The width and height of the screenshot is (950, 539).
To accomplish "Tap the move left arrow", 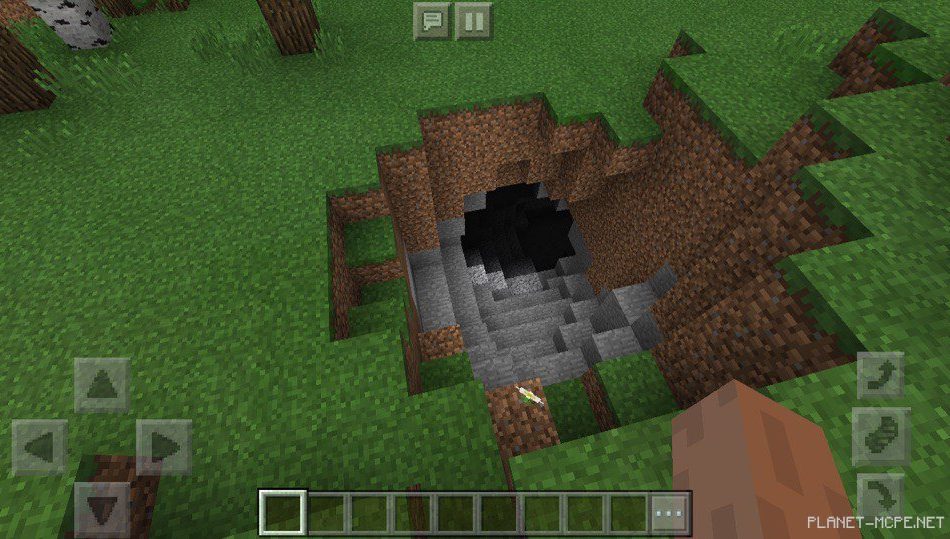I will (40, 447).
